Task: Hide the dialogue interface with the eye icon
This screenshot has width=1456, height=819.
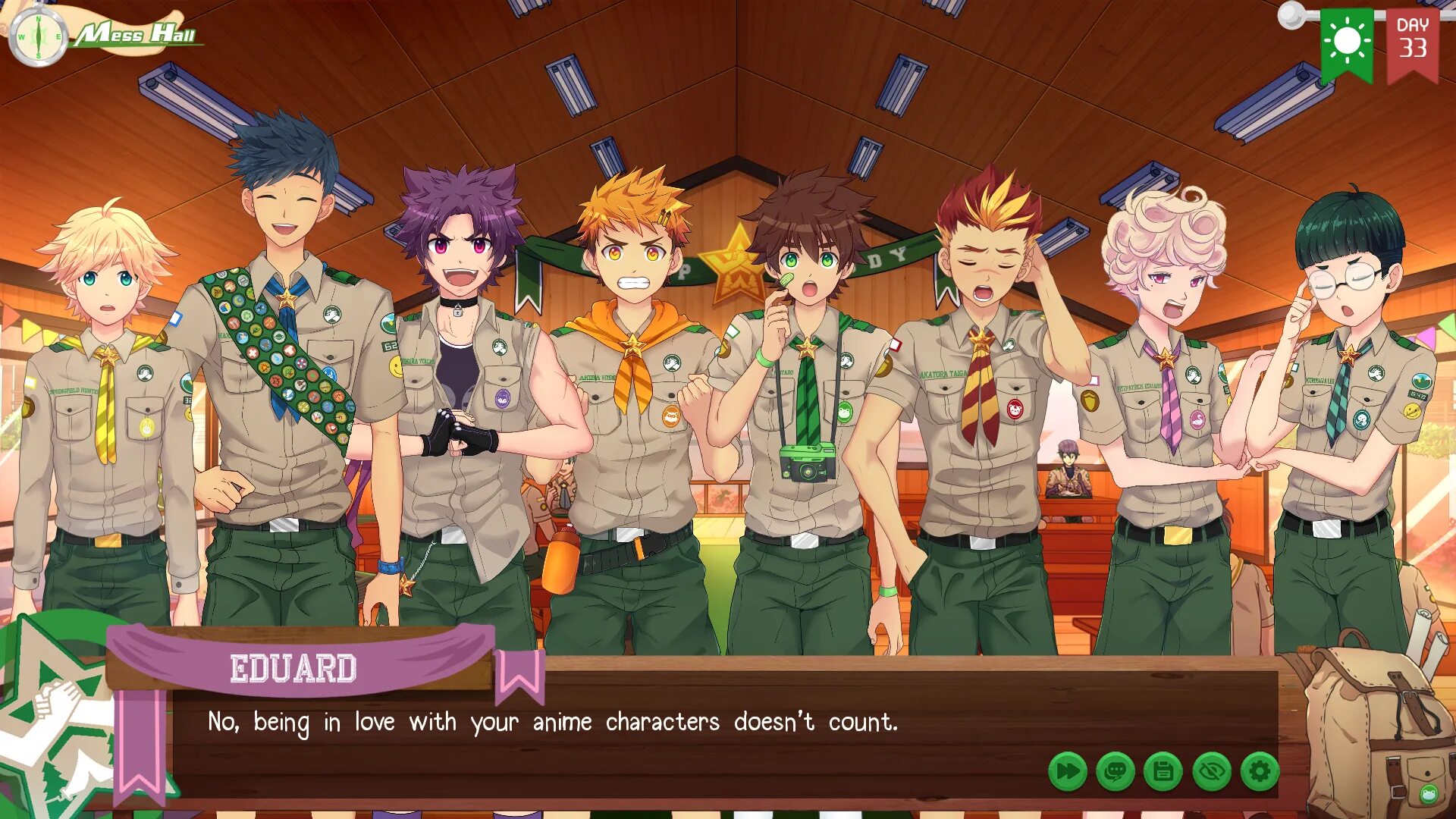Action: tap(1212, 772)
